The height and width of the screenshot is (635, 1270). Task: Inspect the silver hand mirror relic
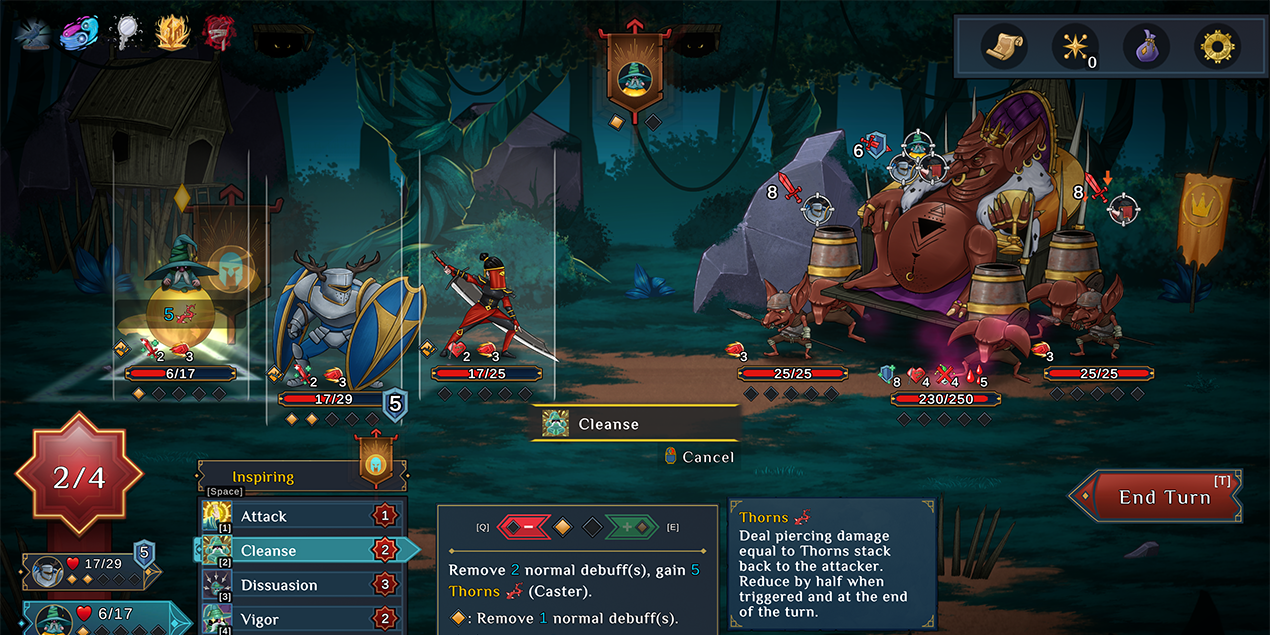[x=125, y=33]
